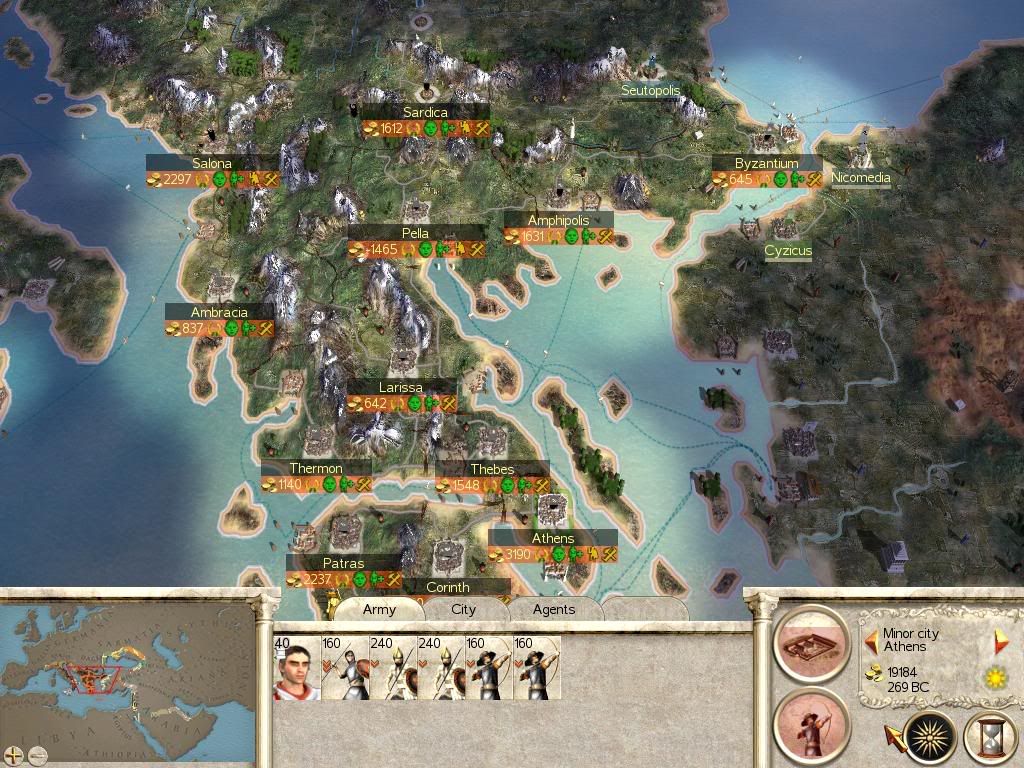Viewport: 1024px width, 768px height.
Task: Select the general's unit card
Action: pos(297,668)
